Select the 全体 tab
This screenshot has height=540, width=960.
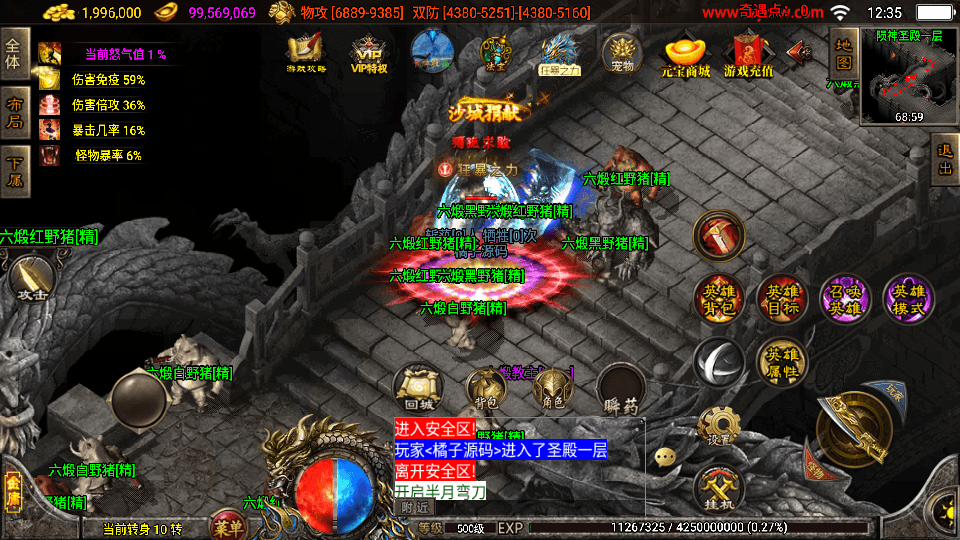[14, 55]
